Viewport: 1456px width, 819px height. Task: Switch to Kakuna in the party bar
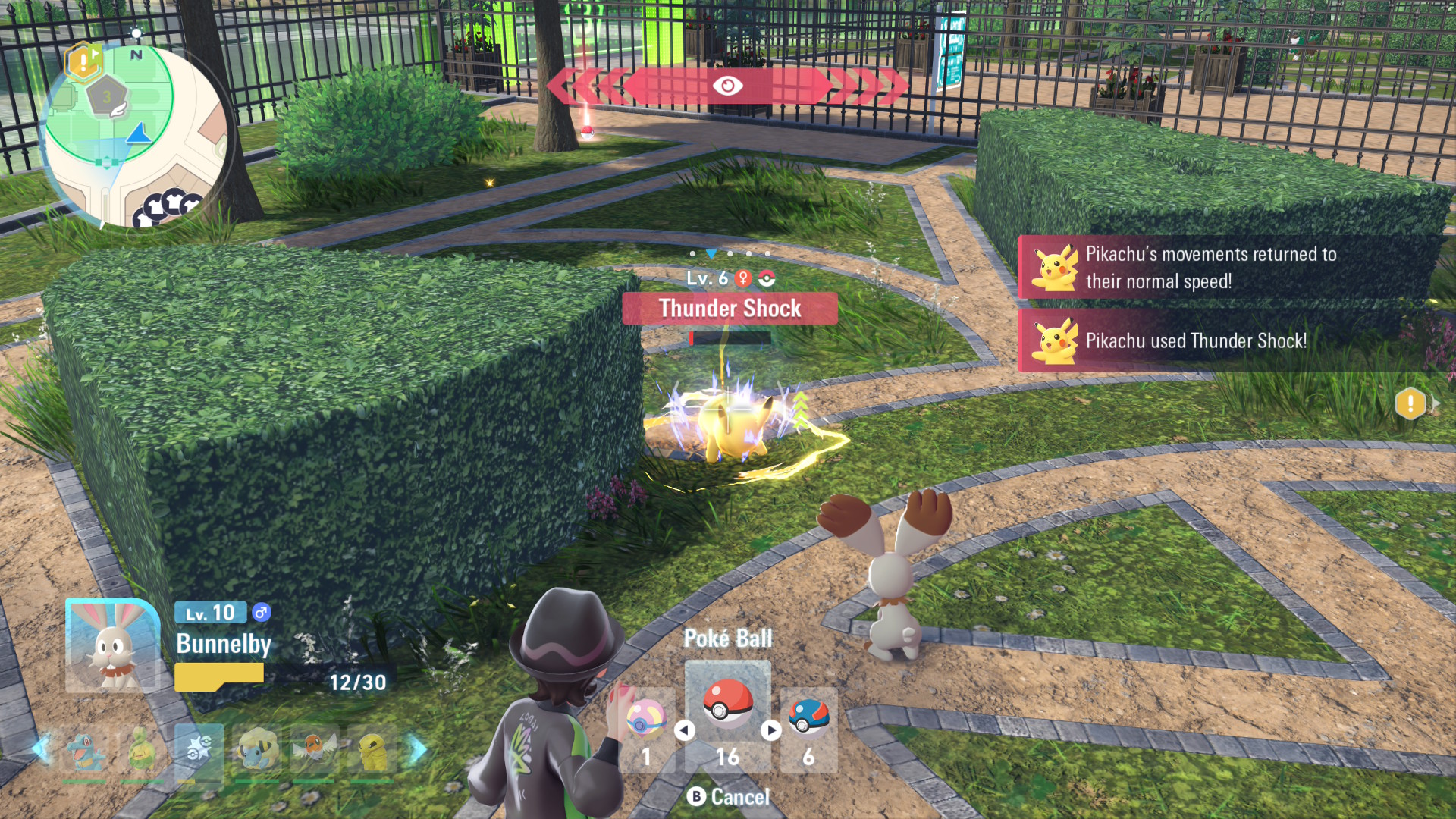371,752
